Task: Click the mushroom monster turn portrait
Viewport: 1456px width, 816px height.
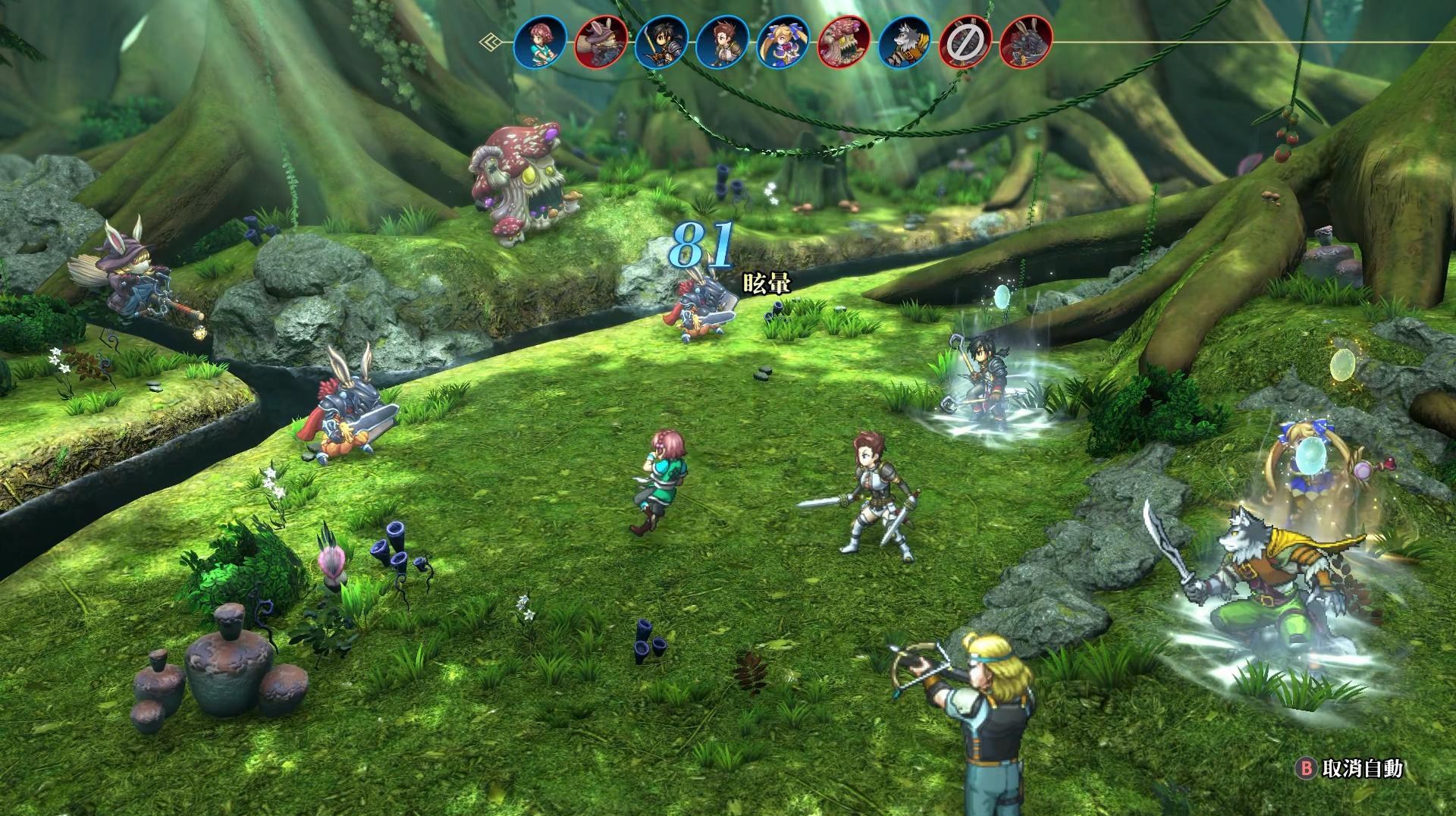Action: pos(844,42)
